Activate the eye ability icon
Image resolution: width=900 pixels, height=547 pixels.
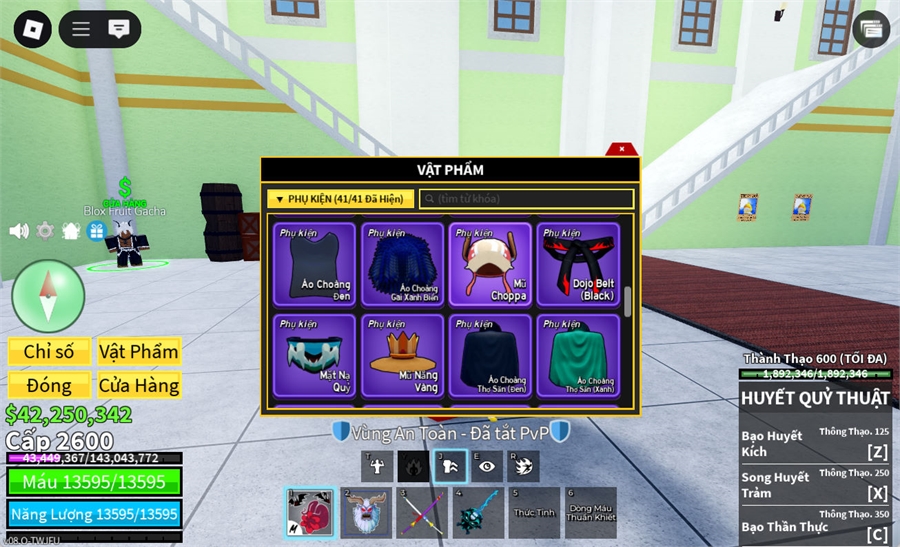[487, 466]
